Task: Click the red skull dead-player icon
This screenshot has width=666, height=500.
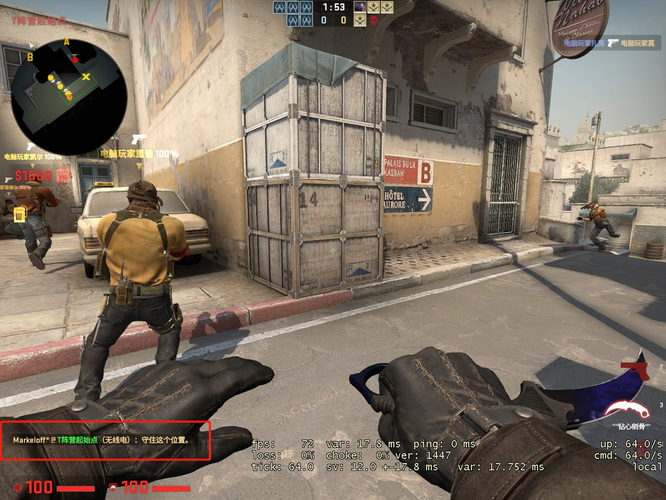Action: 373,20
